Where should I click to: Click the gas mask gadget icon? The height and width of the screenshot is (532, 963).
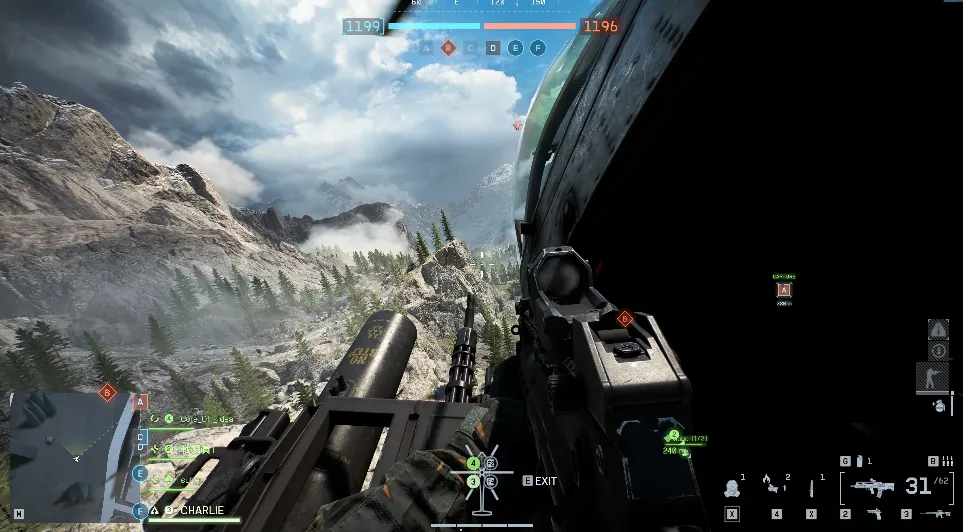tap(732, 488)
